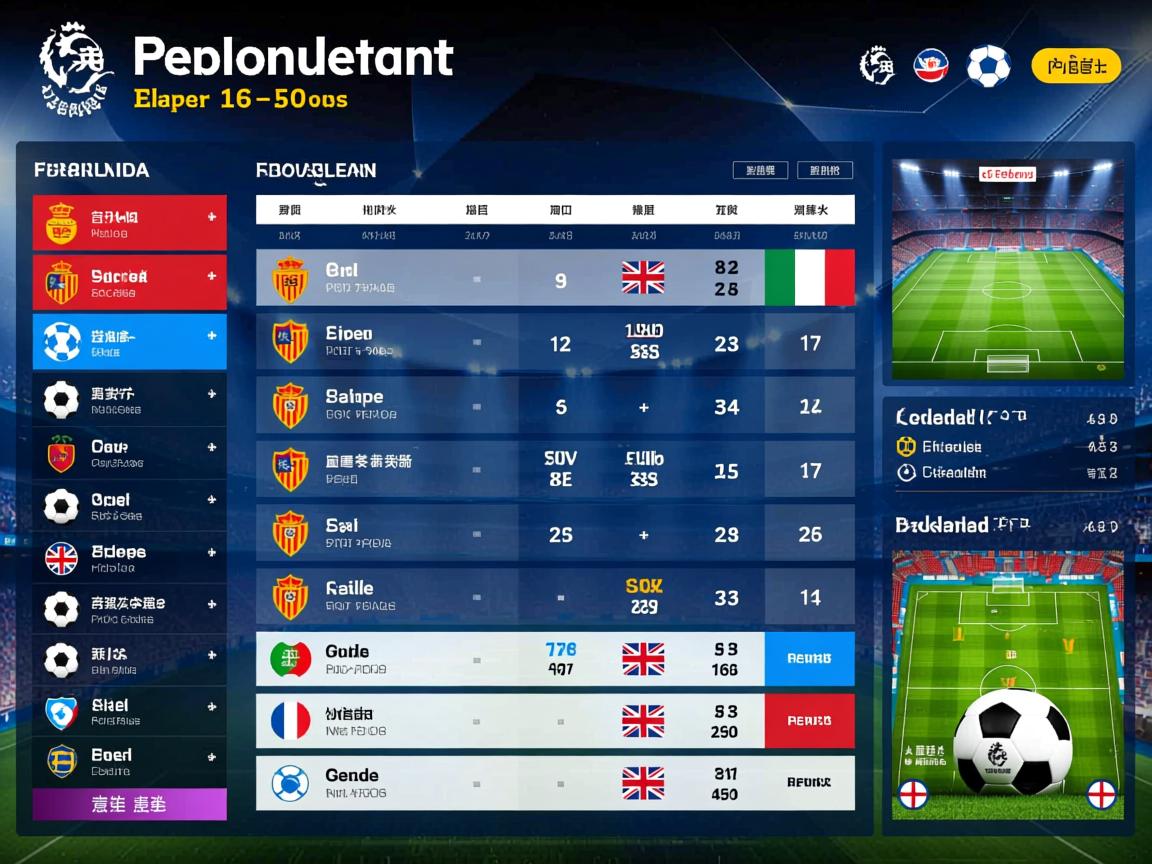Screen dimensions: 1152x864
Task: Click the blue button on the Gode row
Action: [809, 659]
